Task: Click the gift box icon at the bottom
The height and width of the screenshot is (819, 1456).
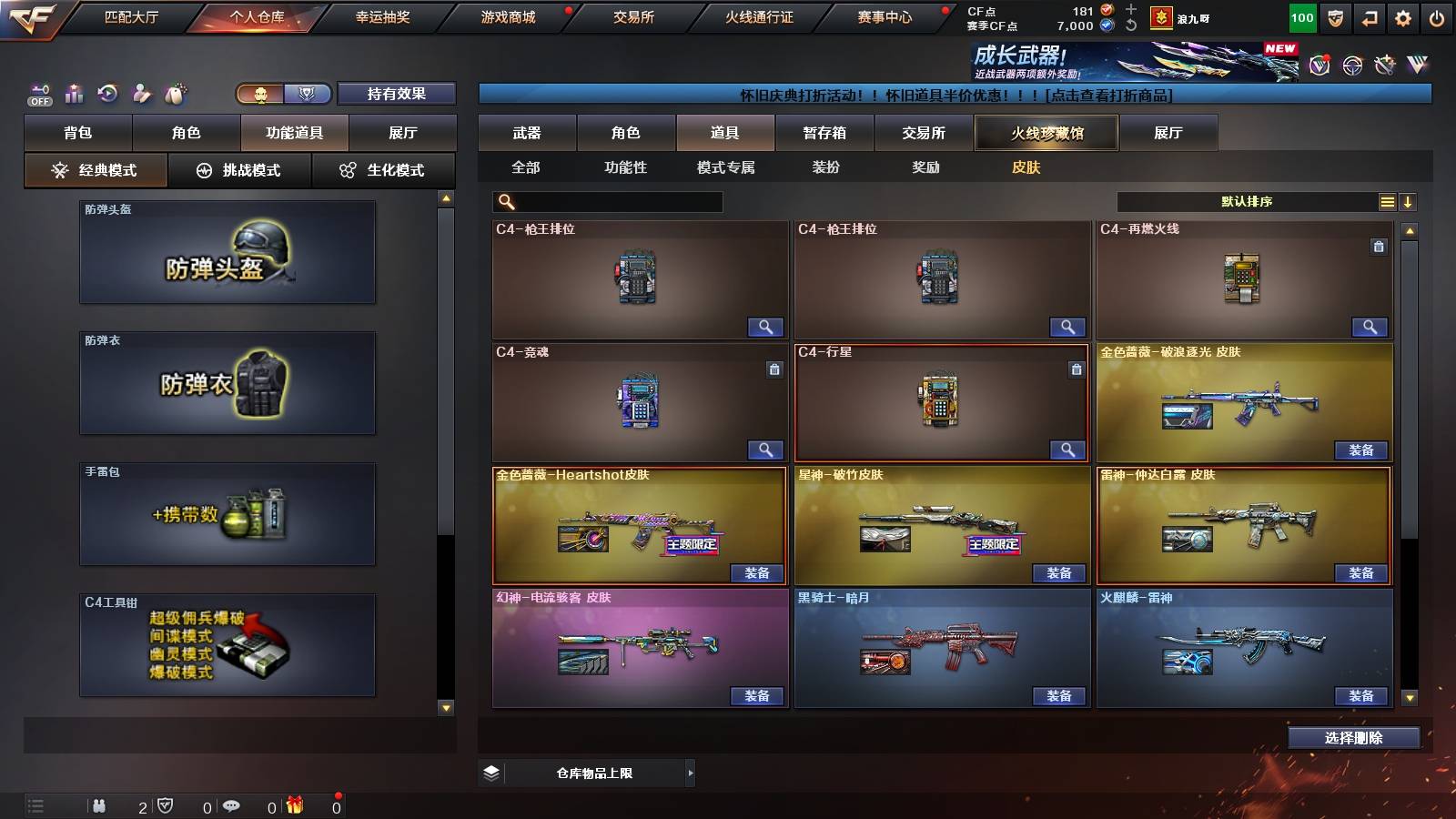Action: point(295,804)
